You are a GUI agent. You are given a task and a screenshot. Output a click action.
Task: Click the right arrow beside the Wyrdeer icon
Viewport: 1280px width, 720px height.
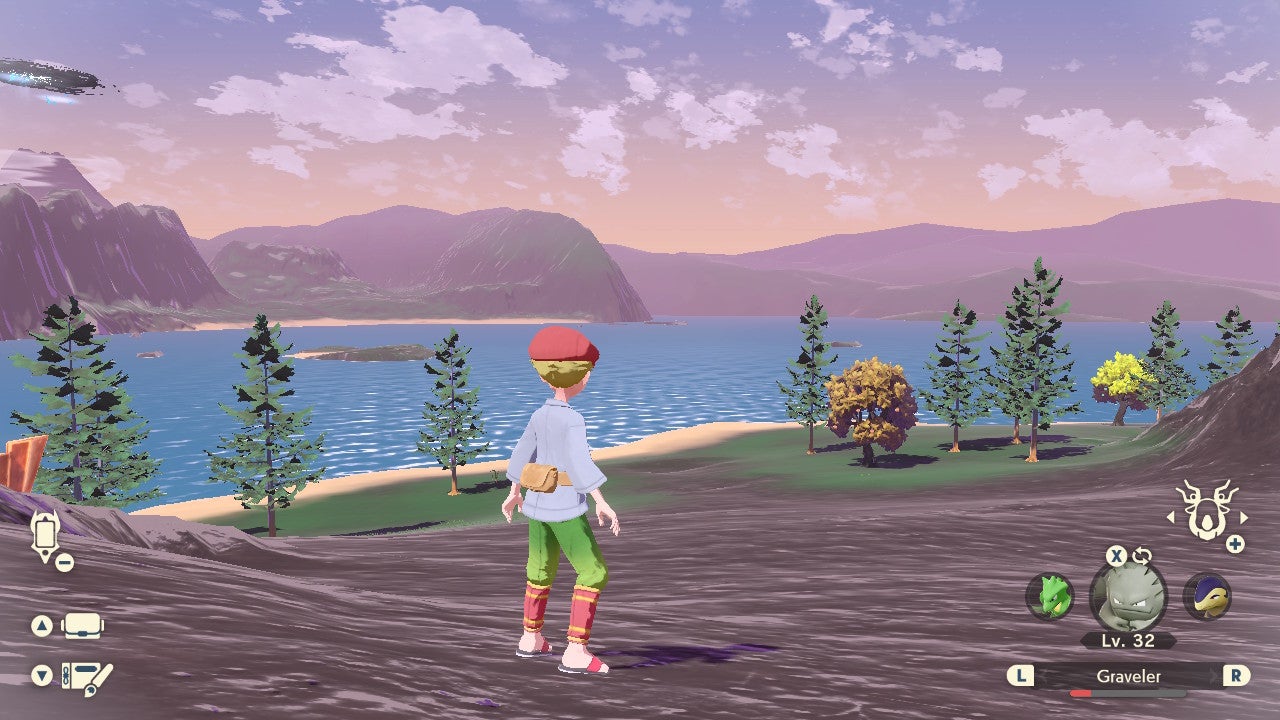click(1243, 517)
